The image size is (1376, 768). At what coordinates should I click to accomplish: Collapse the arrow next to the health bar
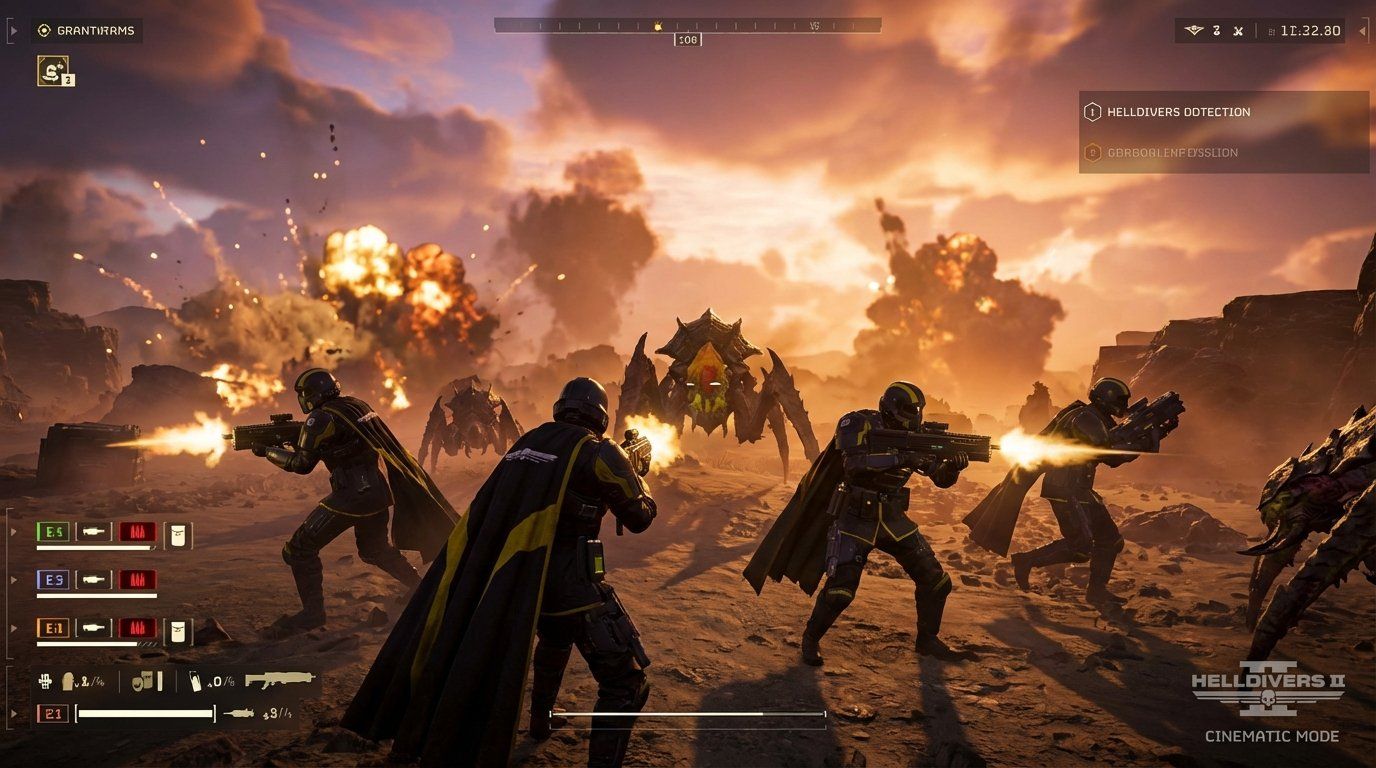(x=13, y=713)
